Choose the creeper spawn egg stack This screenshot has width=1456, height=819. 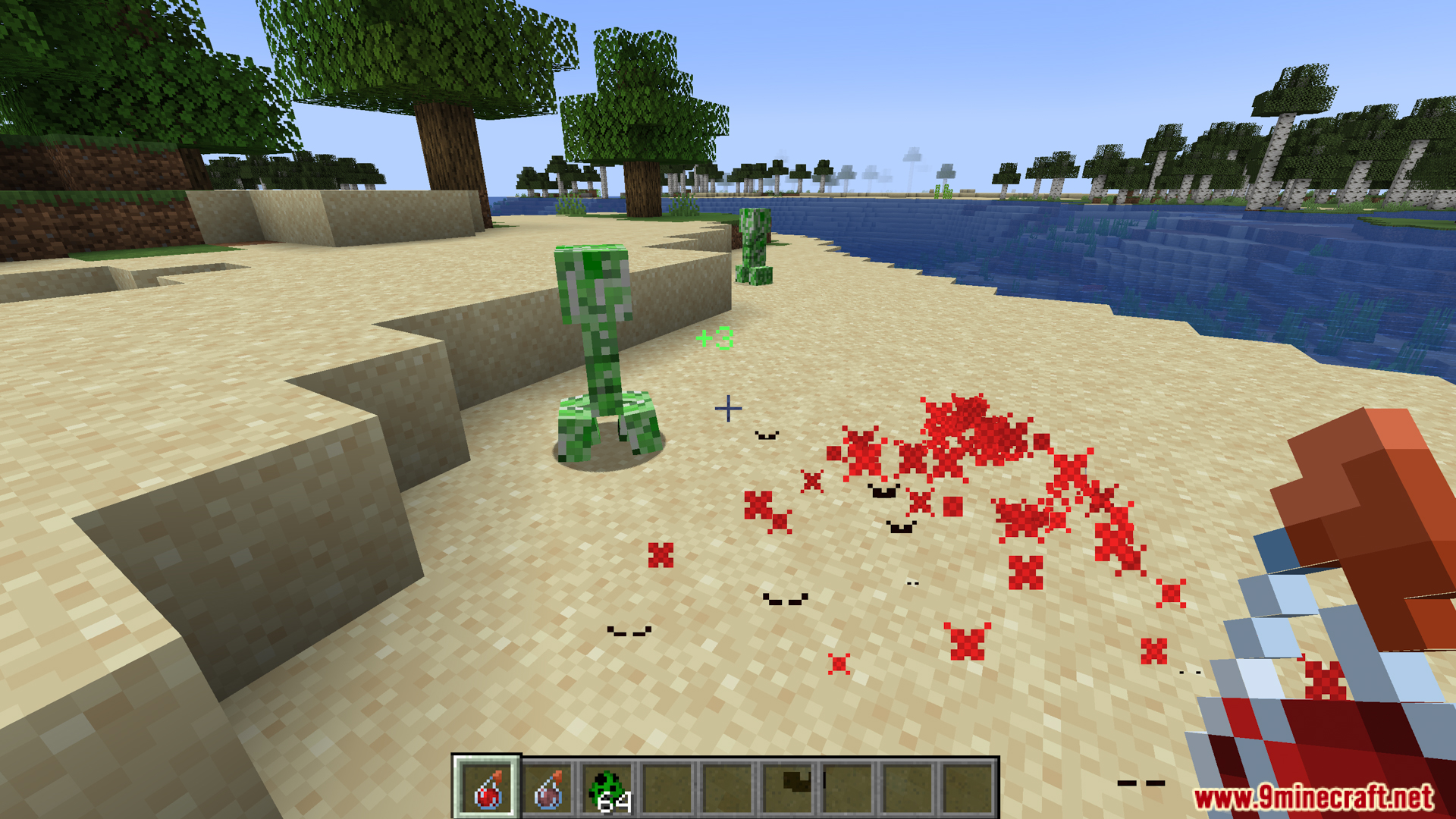coord(608,789)
